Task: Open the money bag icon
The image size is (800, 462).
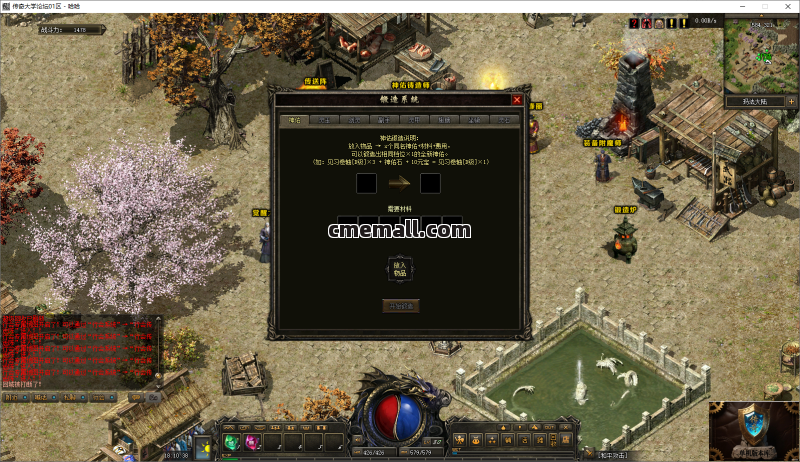Action: point(476,440)
